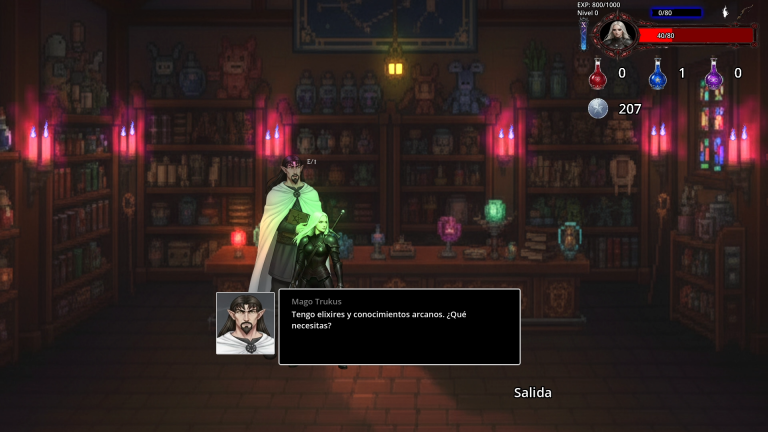768x432 pixels.
Task: Click the Mago Trukus dialogue portrait
Action: (x=245, y=323)
